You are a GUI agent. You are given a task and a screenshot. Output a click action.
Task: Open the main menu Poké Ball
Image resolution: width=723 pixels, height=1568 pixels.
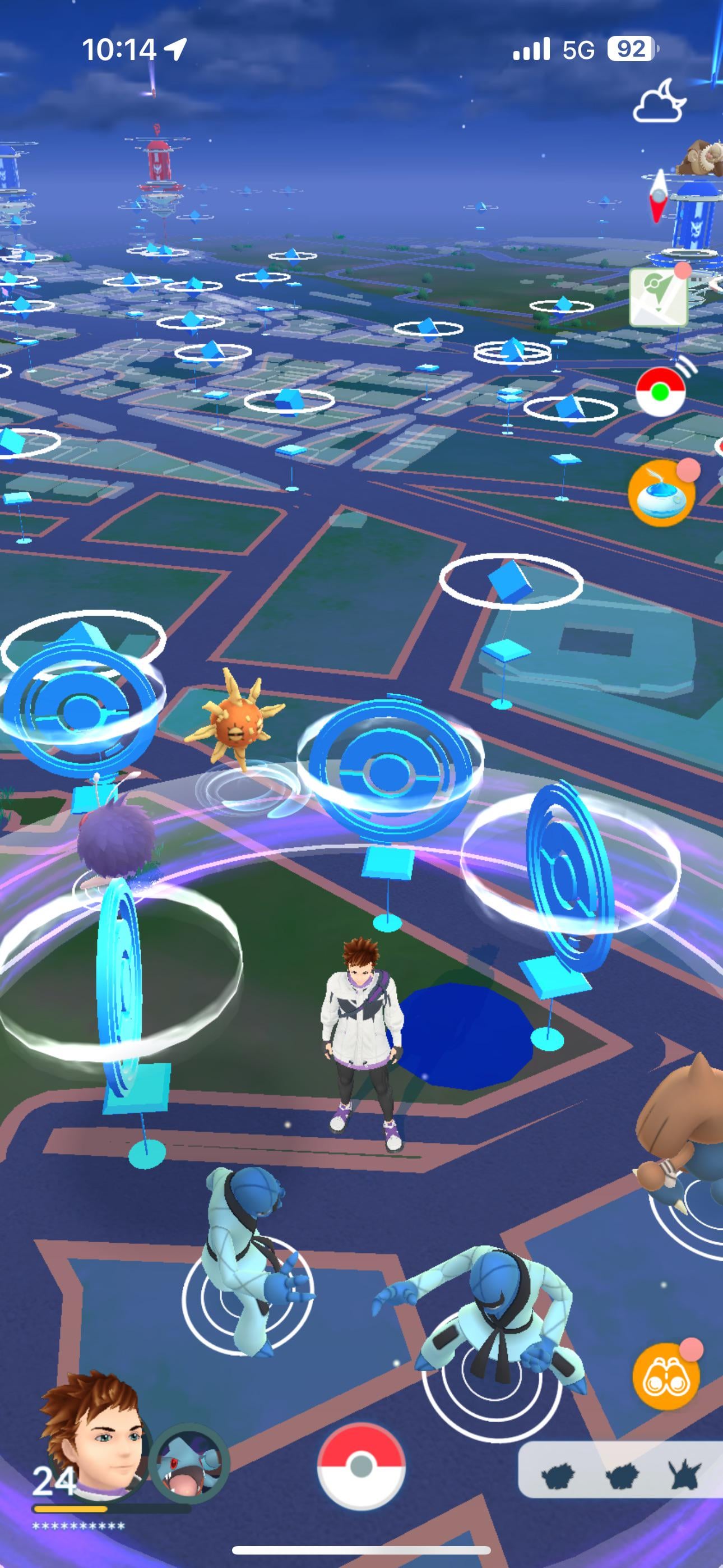[x=361, y=1466]
